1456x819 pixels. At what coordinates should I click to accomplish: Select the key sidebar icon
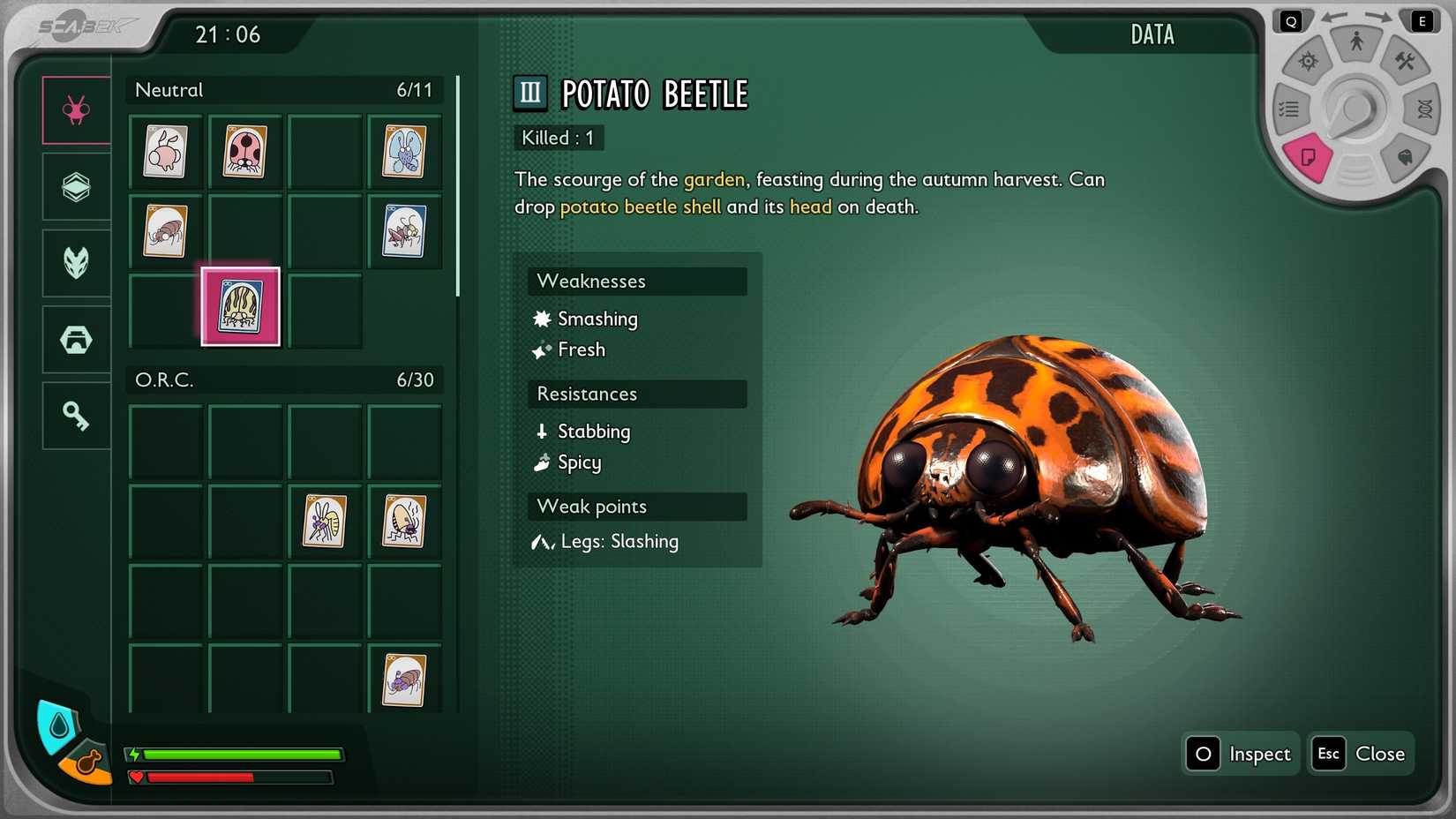(75, 415)
